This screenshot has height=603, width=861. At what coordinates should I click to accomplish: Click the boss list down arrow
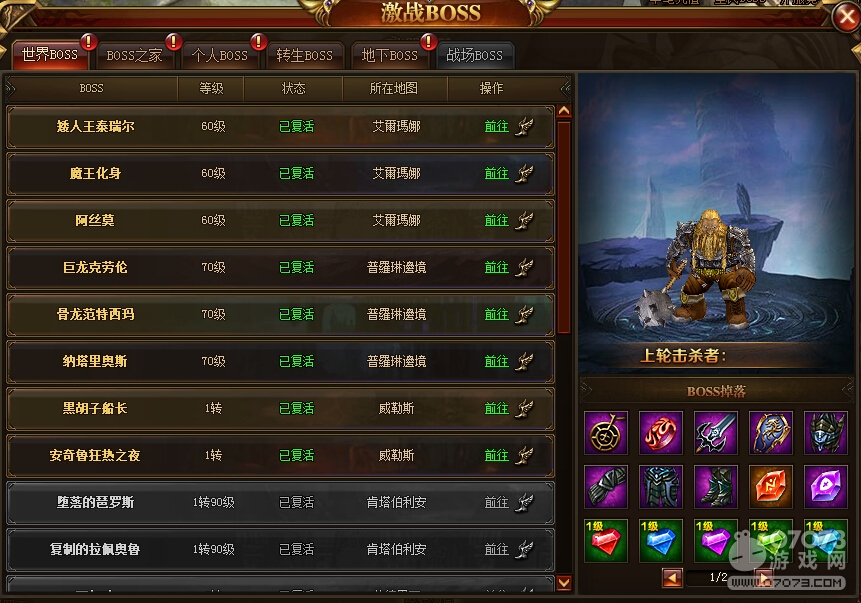click(564, 582)
